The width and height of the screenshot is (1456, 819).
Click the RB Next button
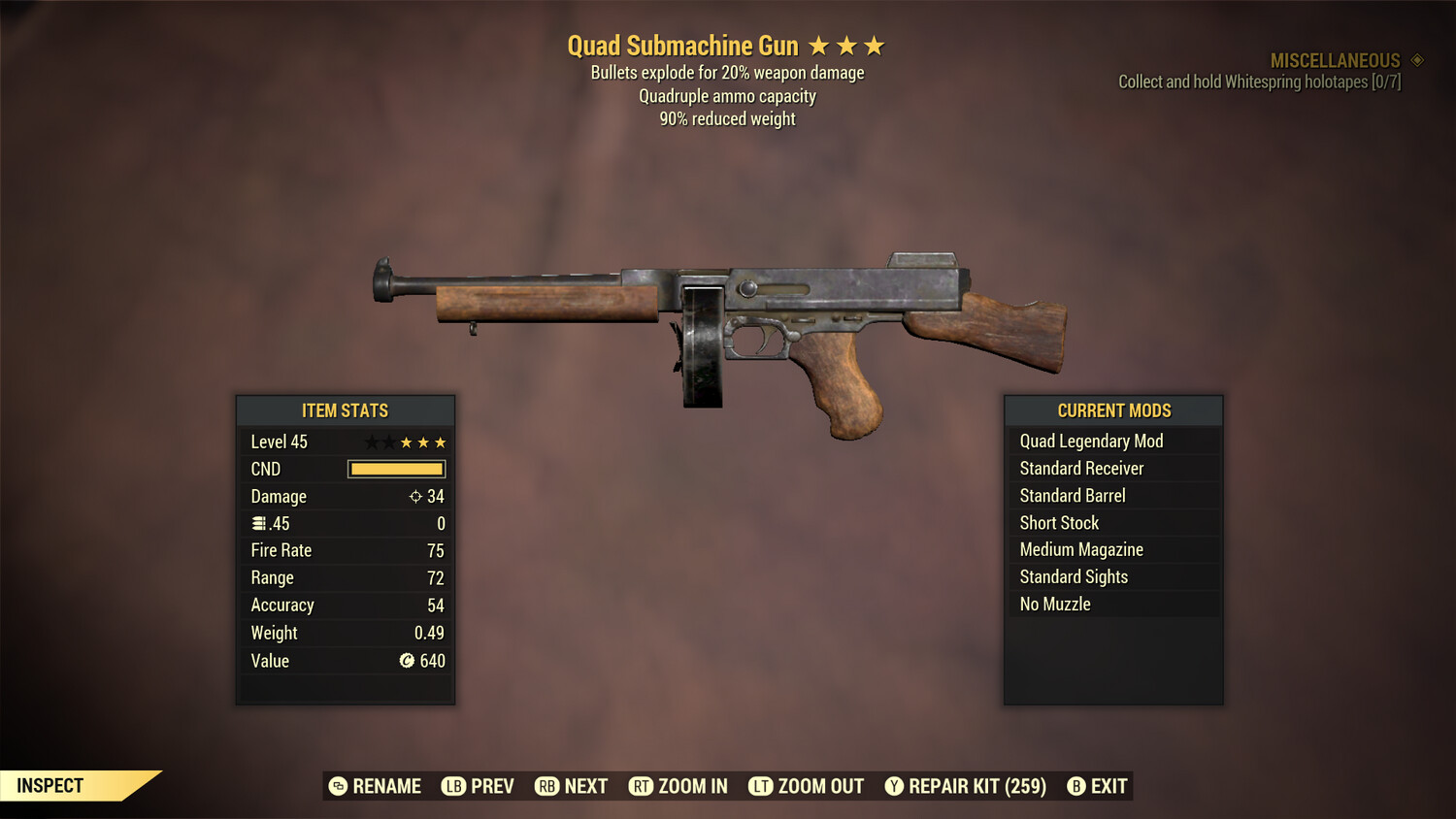(x=571, y=786)
